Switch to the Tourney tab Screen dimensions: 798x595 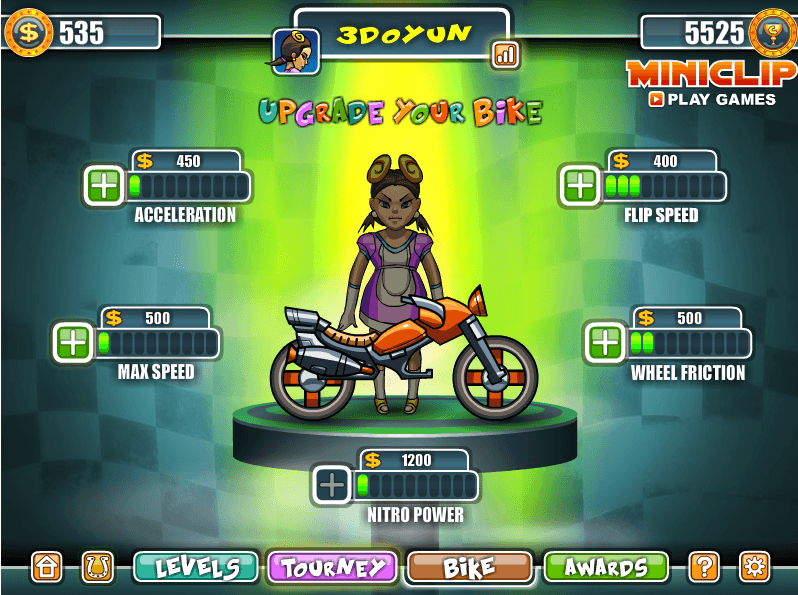pos(332,567)
